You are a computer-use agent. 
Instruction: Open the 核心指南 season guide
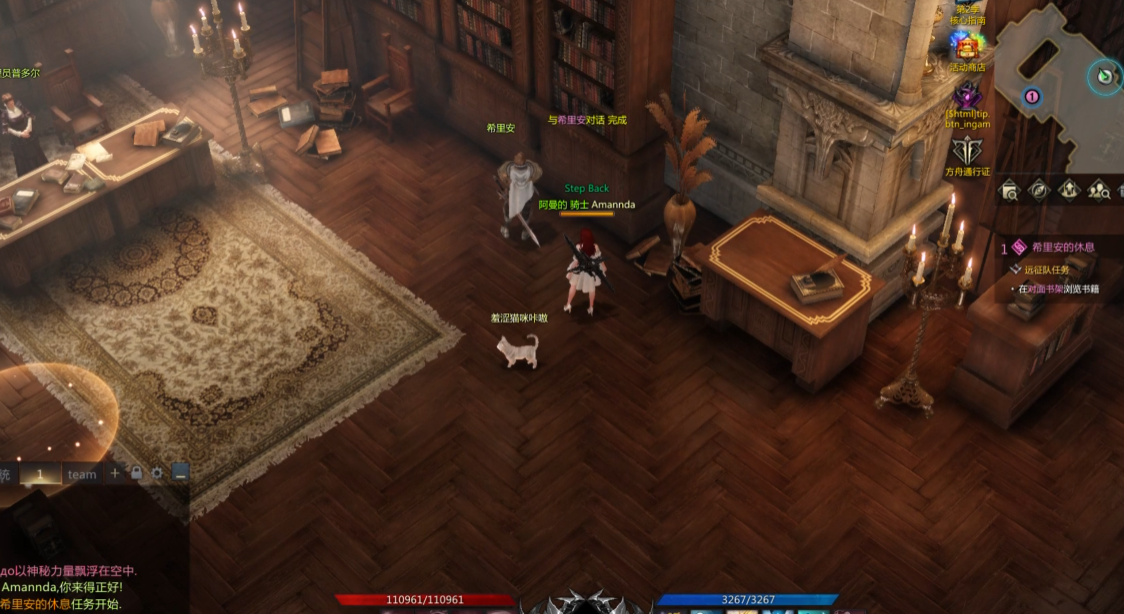coord(967,14)
